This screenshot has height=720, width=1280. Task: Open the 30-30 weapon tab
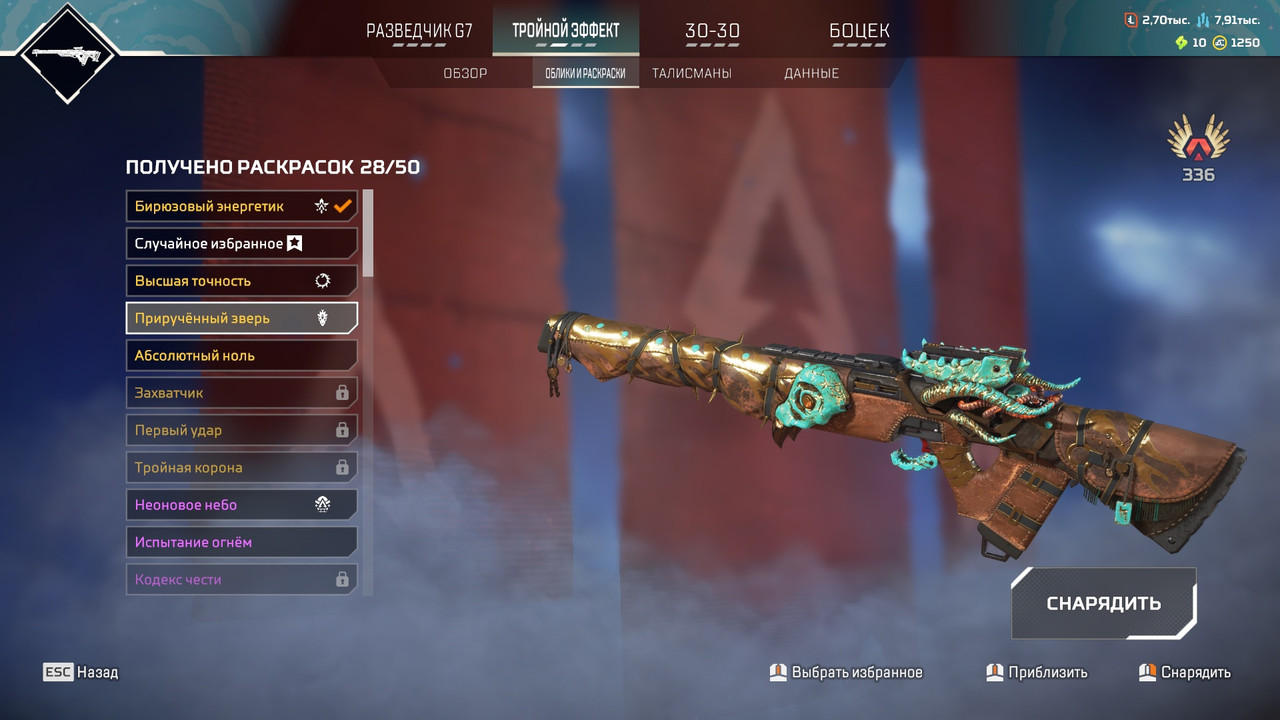[x=712, y=31]
